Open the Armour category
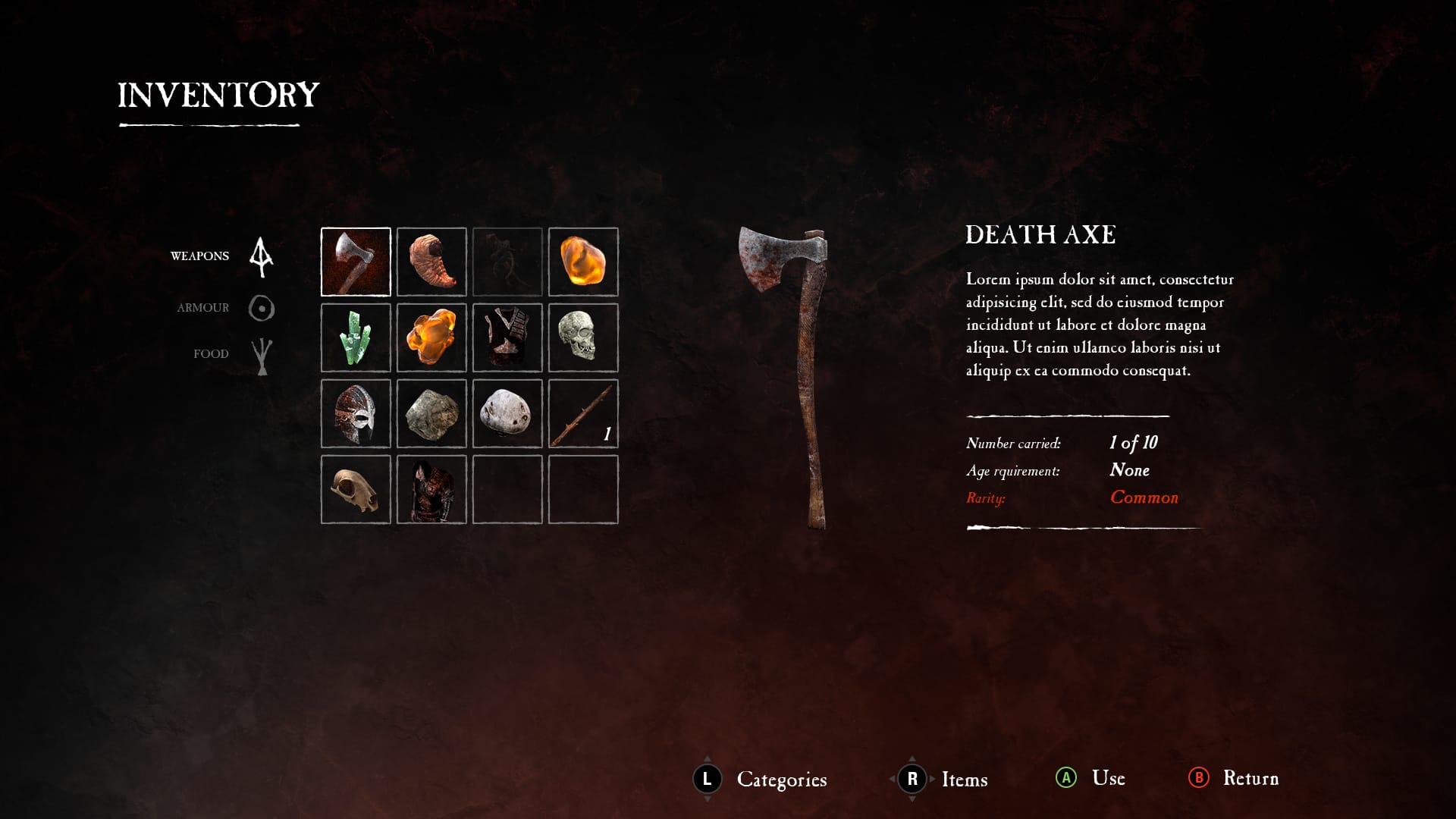The width and height of the screenshot is (1456, 819). tap(203, 308)
